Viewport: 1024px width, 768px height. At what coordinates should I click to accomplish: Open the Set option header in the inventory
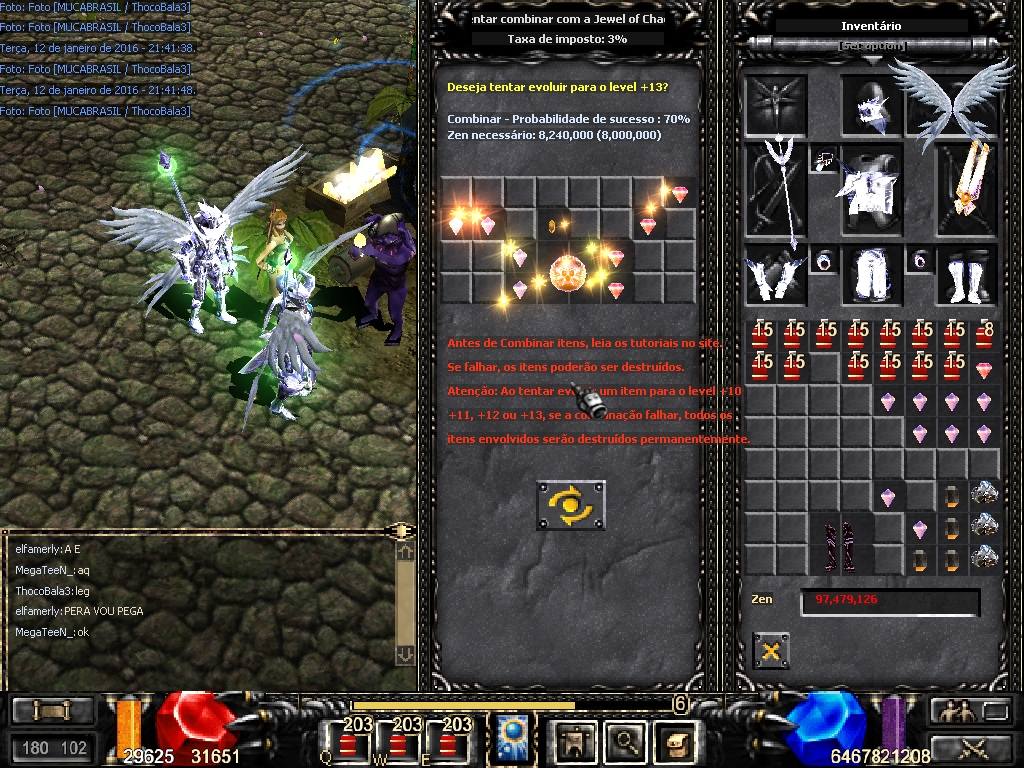click(x=872, y=46)
